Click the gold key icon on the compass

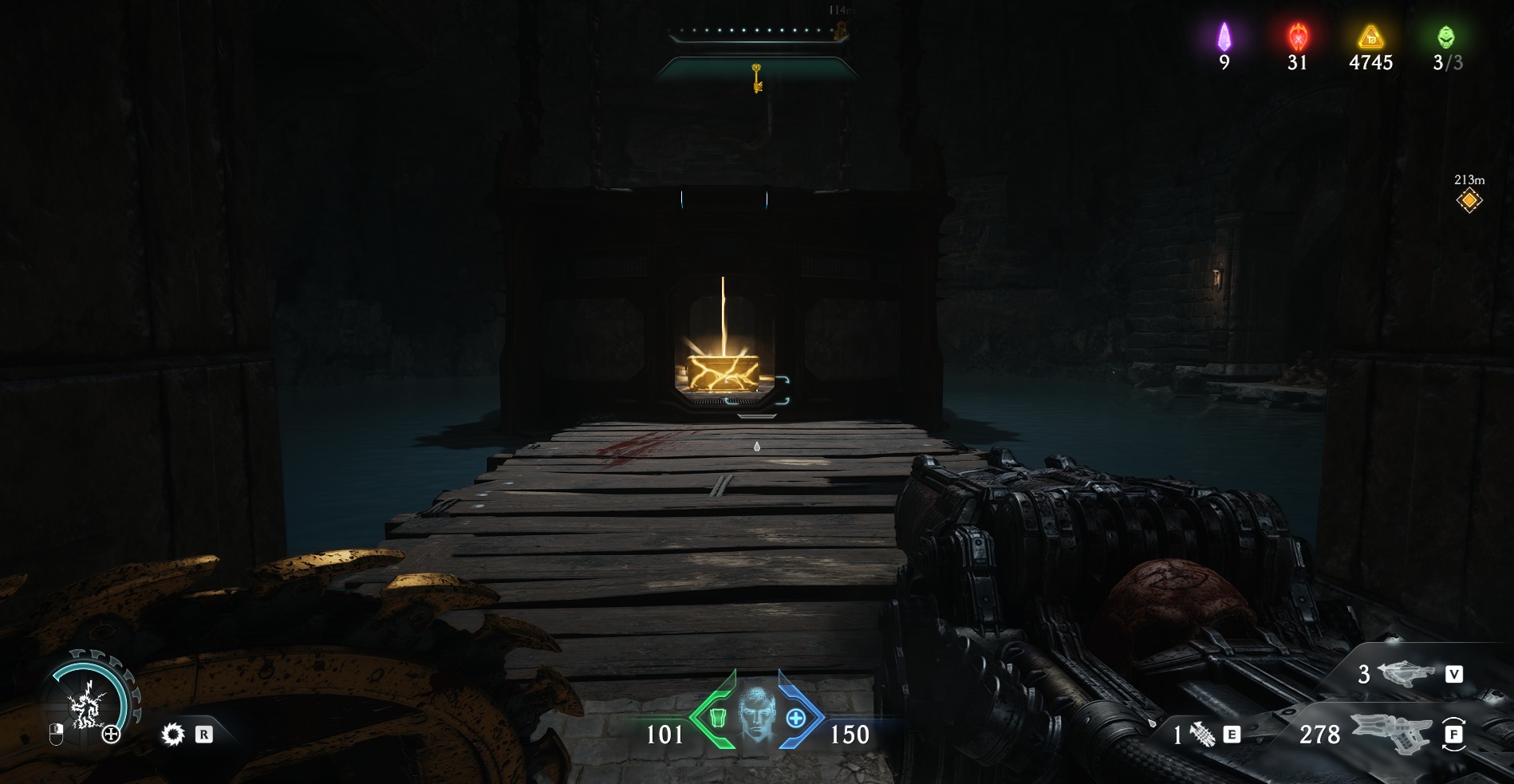(x=757, y=78)
